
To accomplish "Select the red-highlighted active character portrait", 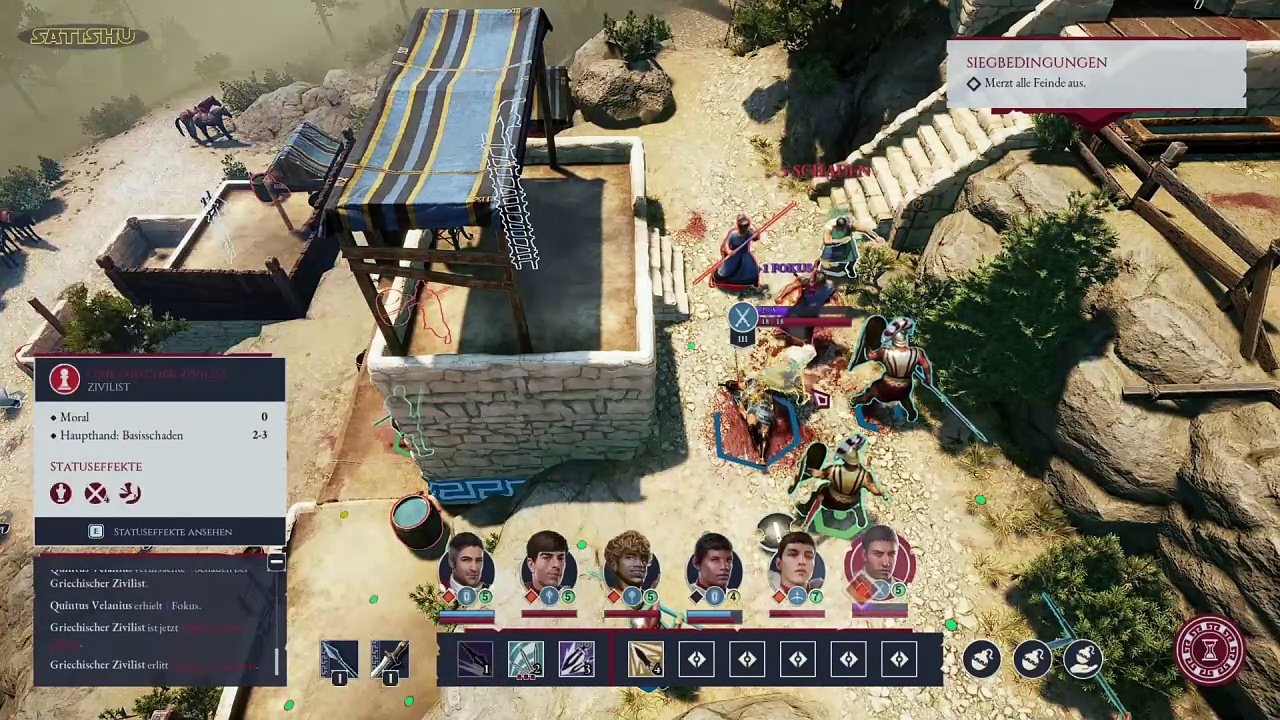I will (x=878, y=566).
